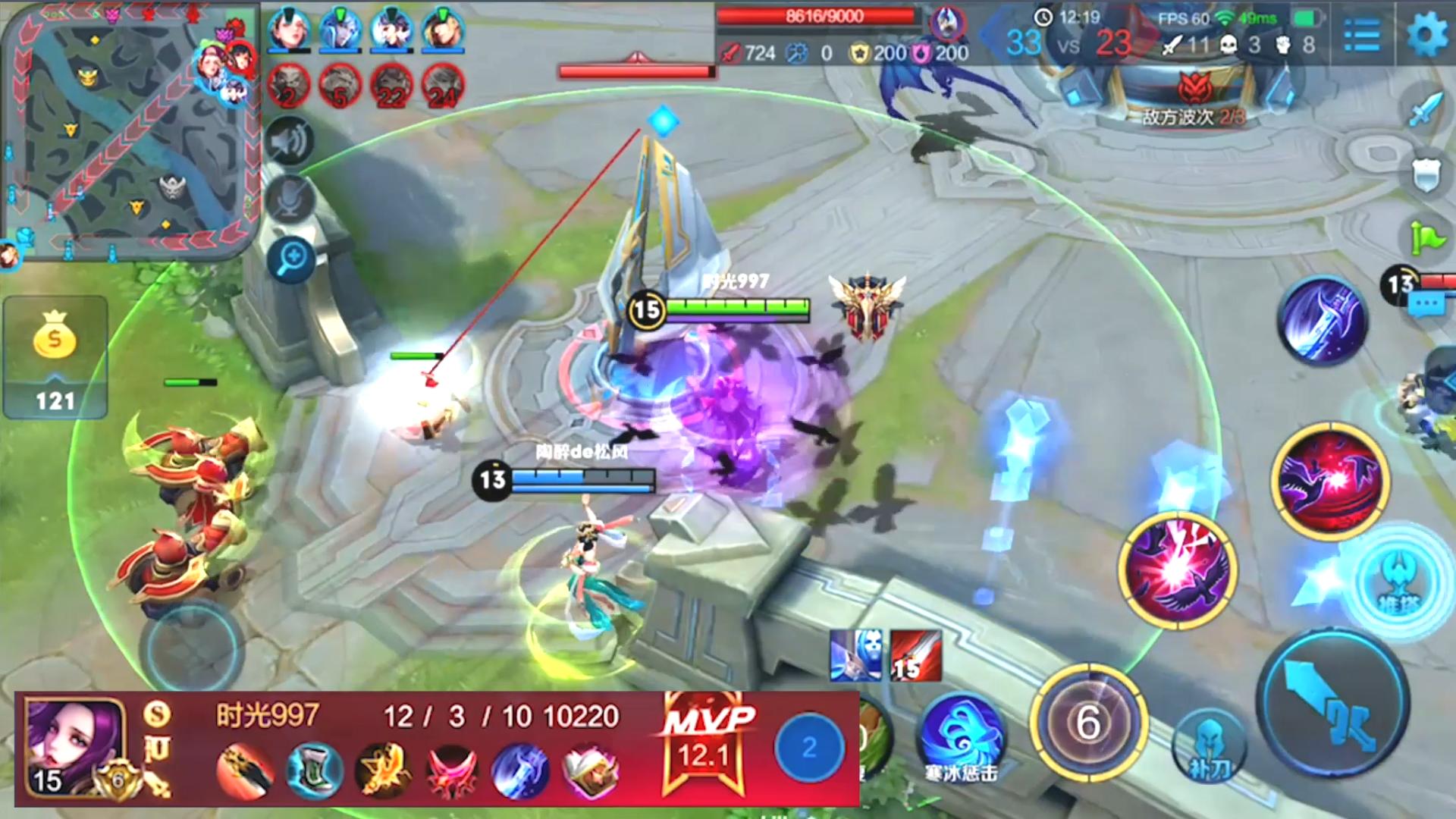
Task: Open the gold shop showing 121
Action: coord(55,356)
